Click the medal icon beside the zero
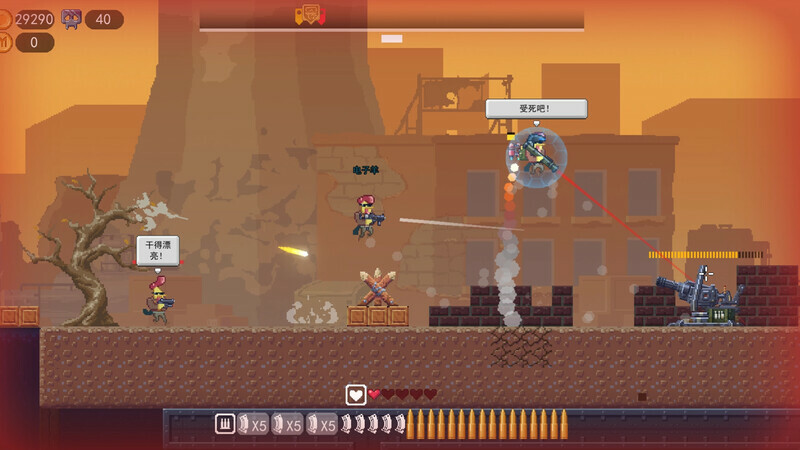The height and width of the screenshot is (450, 800). 5,42
